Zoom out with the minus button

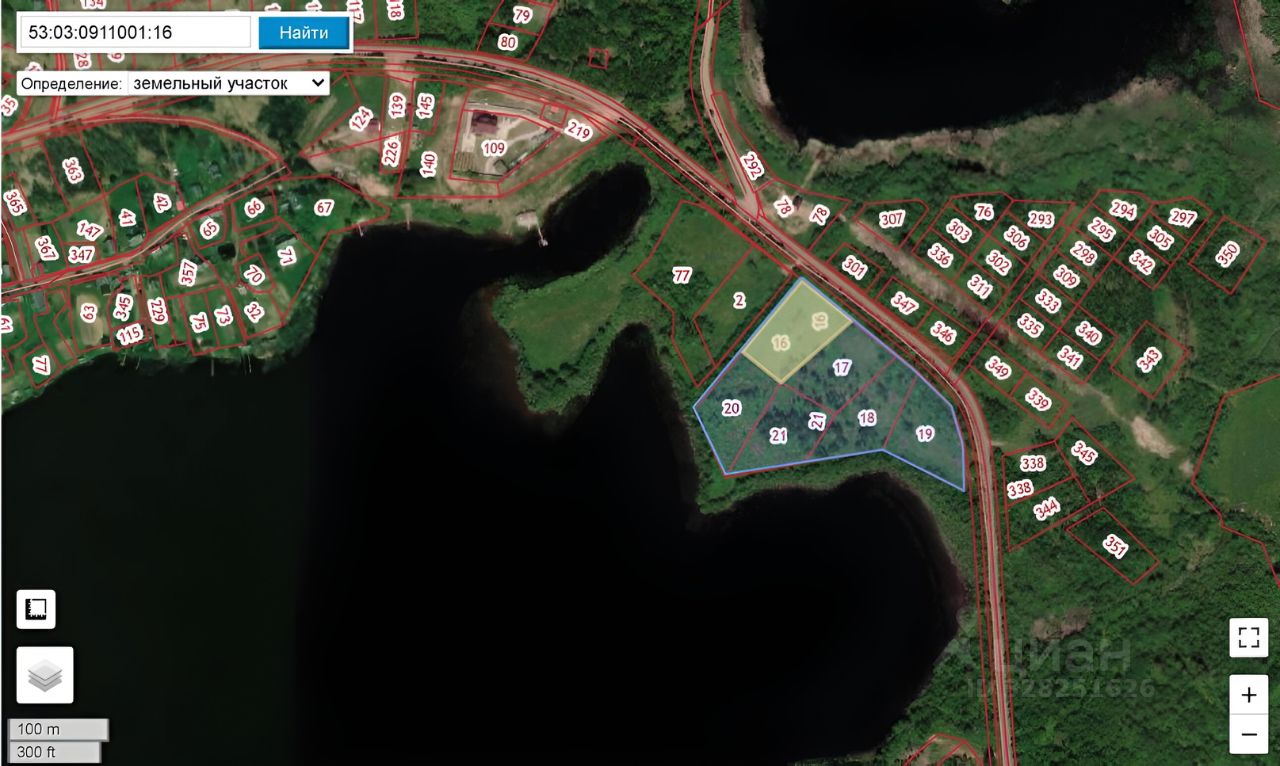coord(1248,734)
